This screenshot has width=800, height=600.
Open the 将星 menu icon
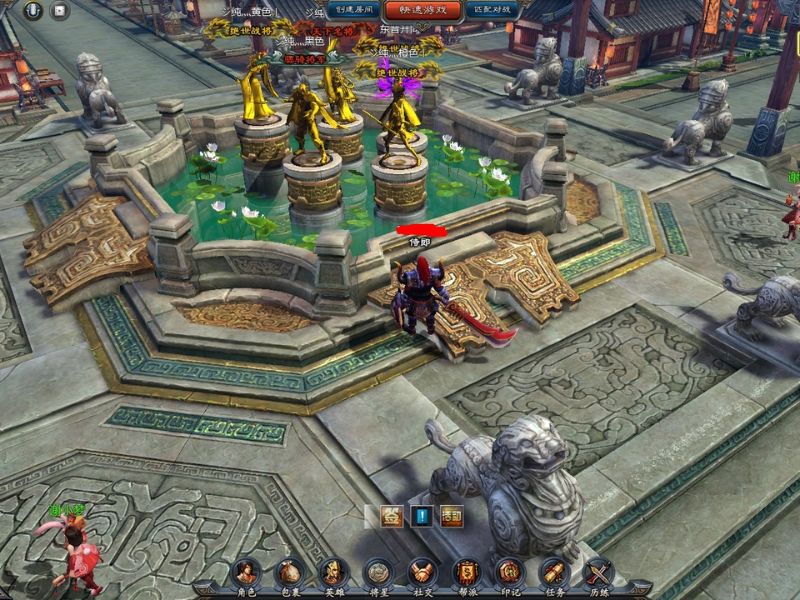pyautogui.click(x=378, y=574)
